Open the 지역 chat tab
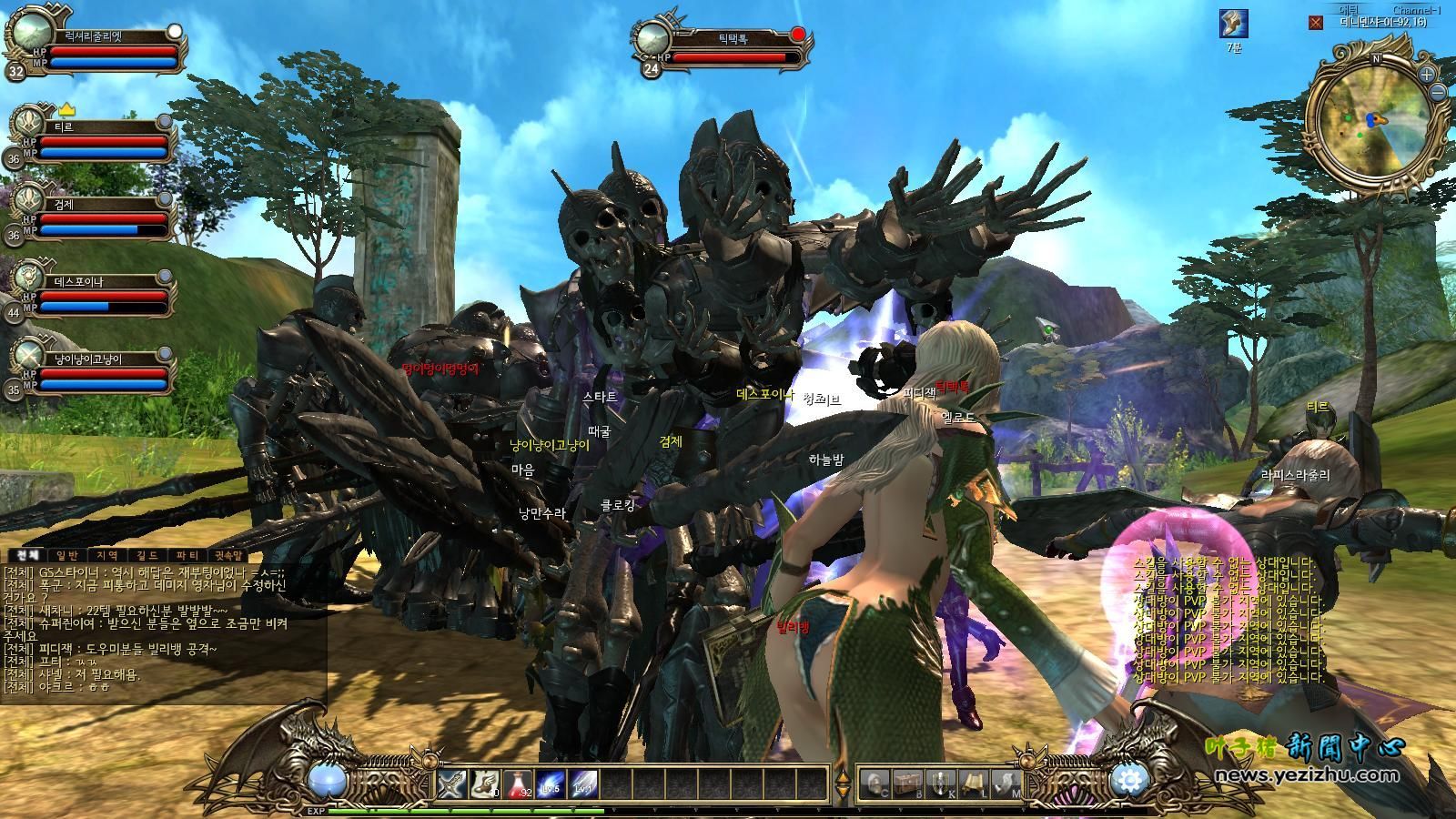Image resolution: width=1456 pixels, height=819 pixels. [107, 555]
